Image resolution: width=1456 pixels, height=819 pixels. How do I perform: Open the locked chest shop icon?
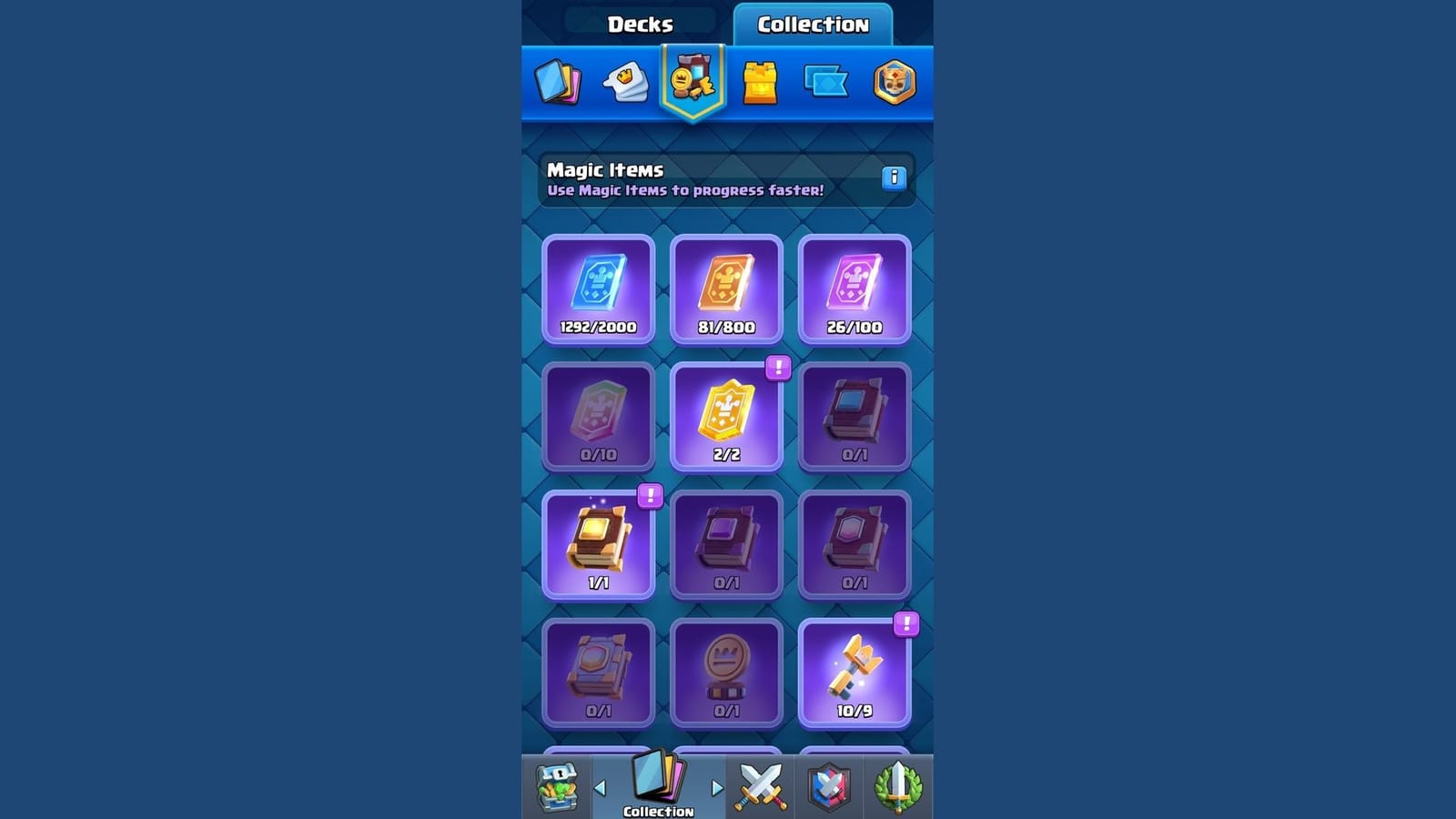[558, 785]
